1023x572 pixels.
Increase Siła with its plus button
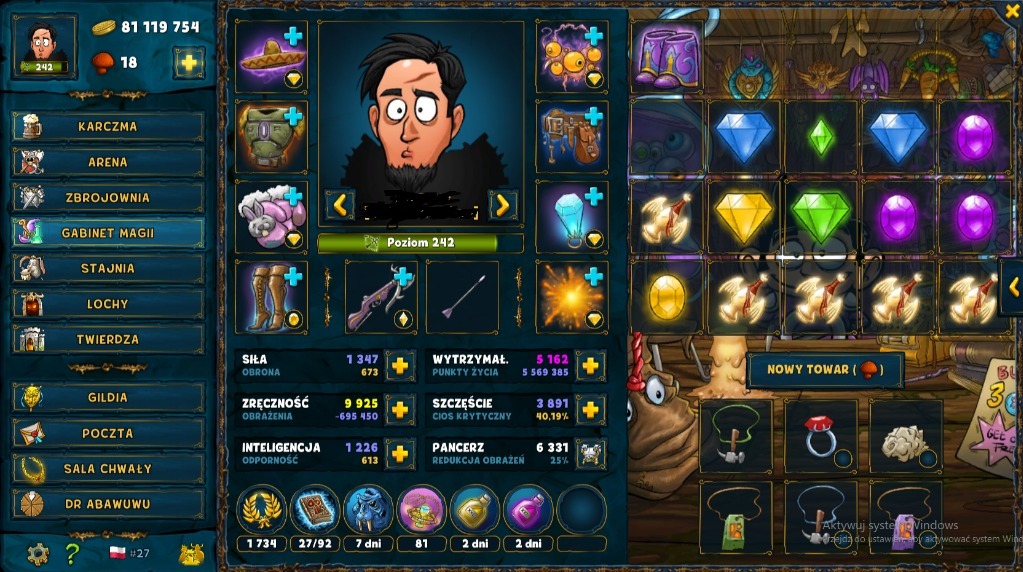click(399, 366)
